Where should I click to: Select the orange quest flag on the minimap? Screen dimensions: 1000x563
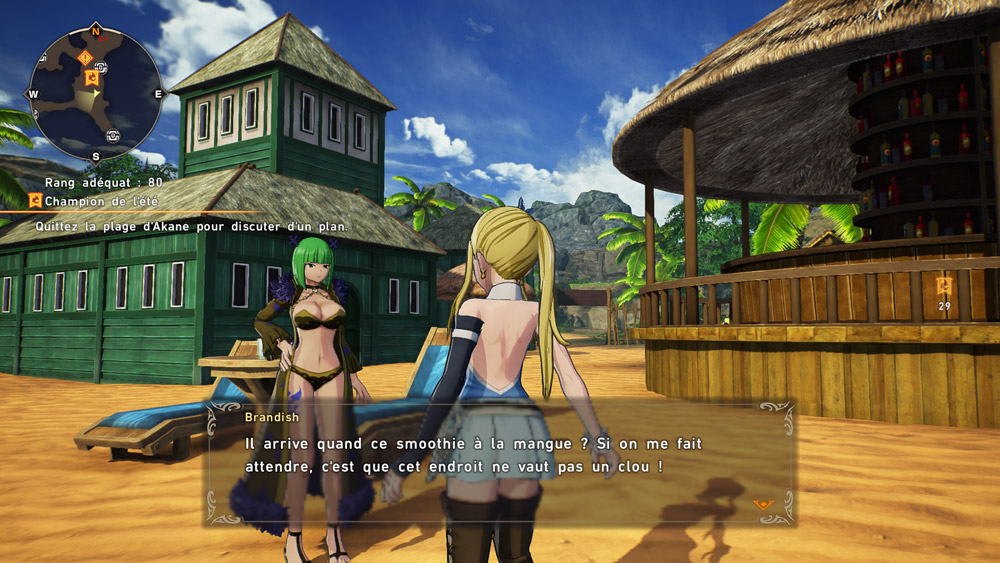(x=92, y=77)
